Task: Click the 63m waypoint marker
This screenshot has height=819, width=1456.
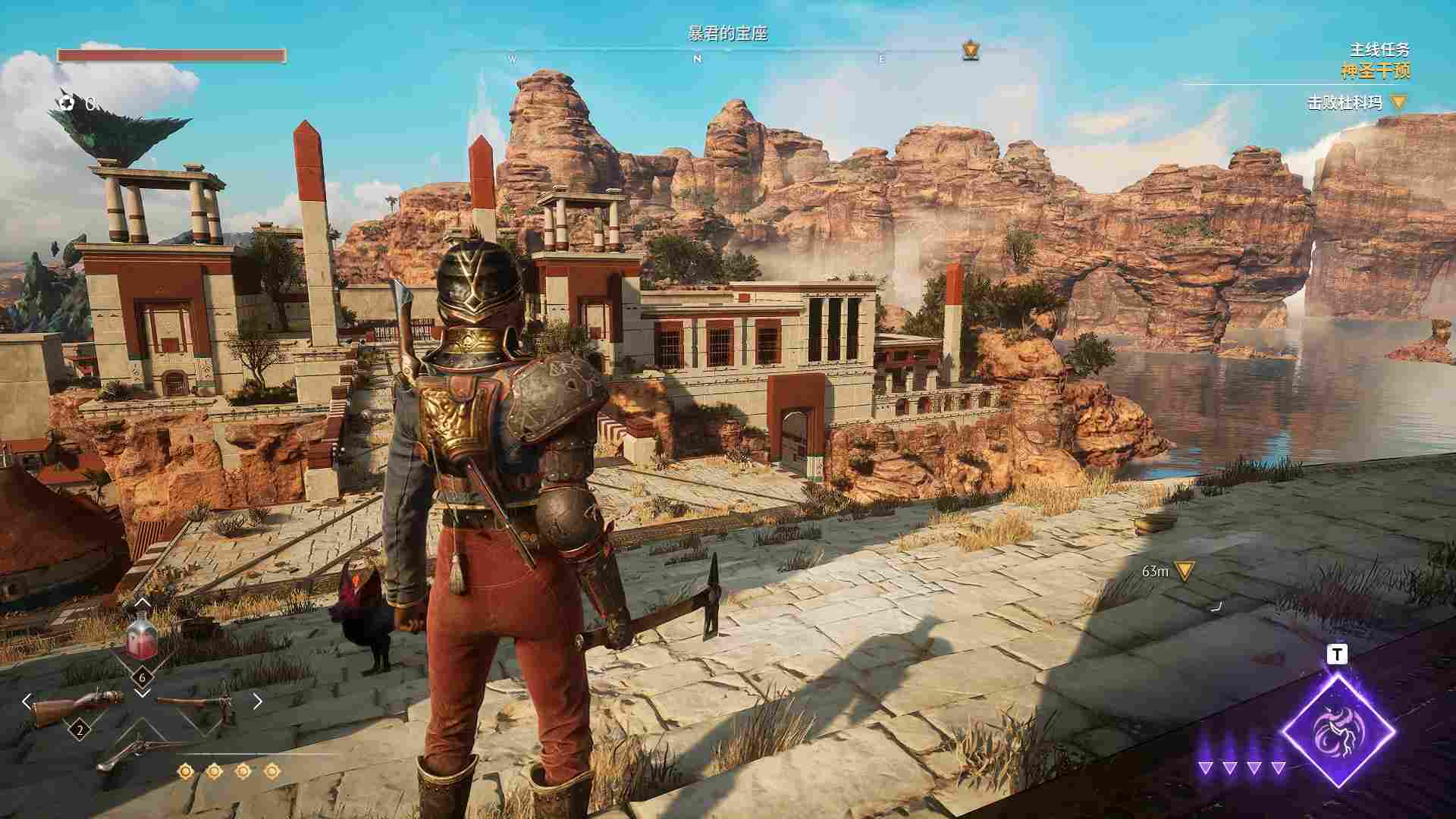Action: point(1183,570)
